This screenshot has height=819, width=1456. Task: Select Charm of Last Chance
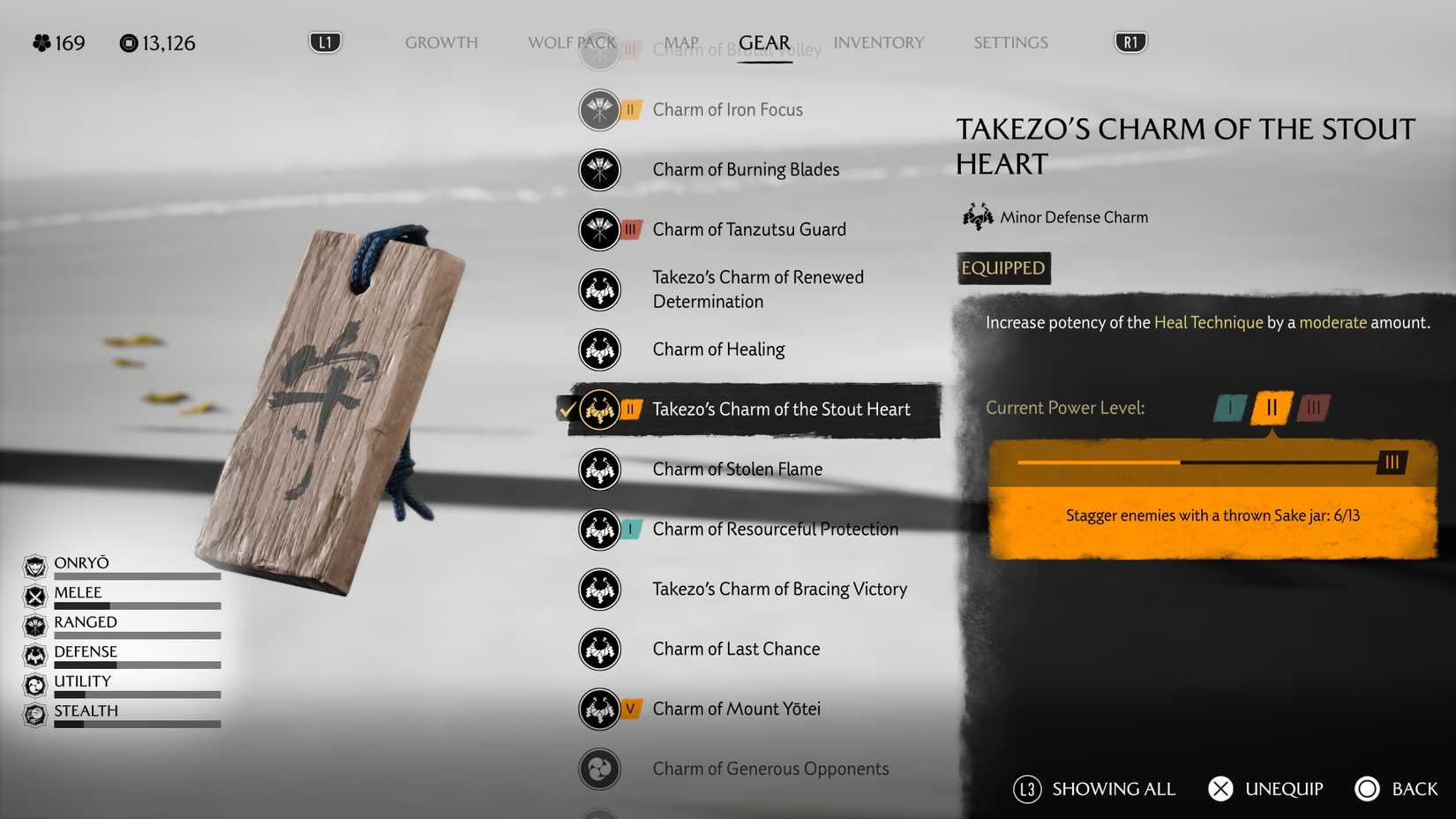(x=736, y=650)
